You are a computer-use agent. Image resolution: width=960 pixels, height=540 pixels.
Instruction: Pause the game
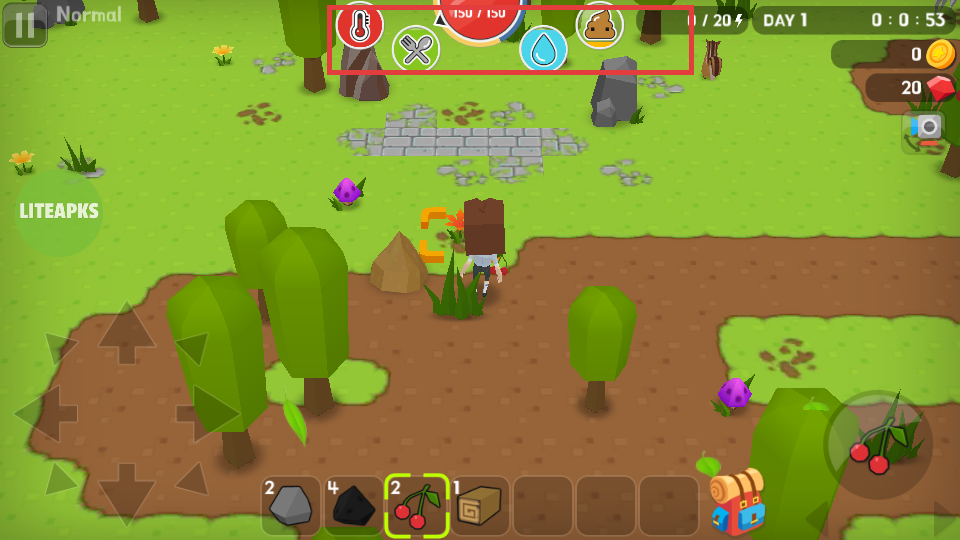pos(24,24)
